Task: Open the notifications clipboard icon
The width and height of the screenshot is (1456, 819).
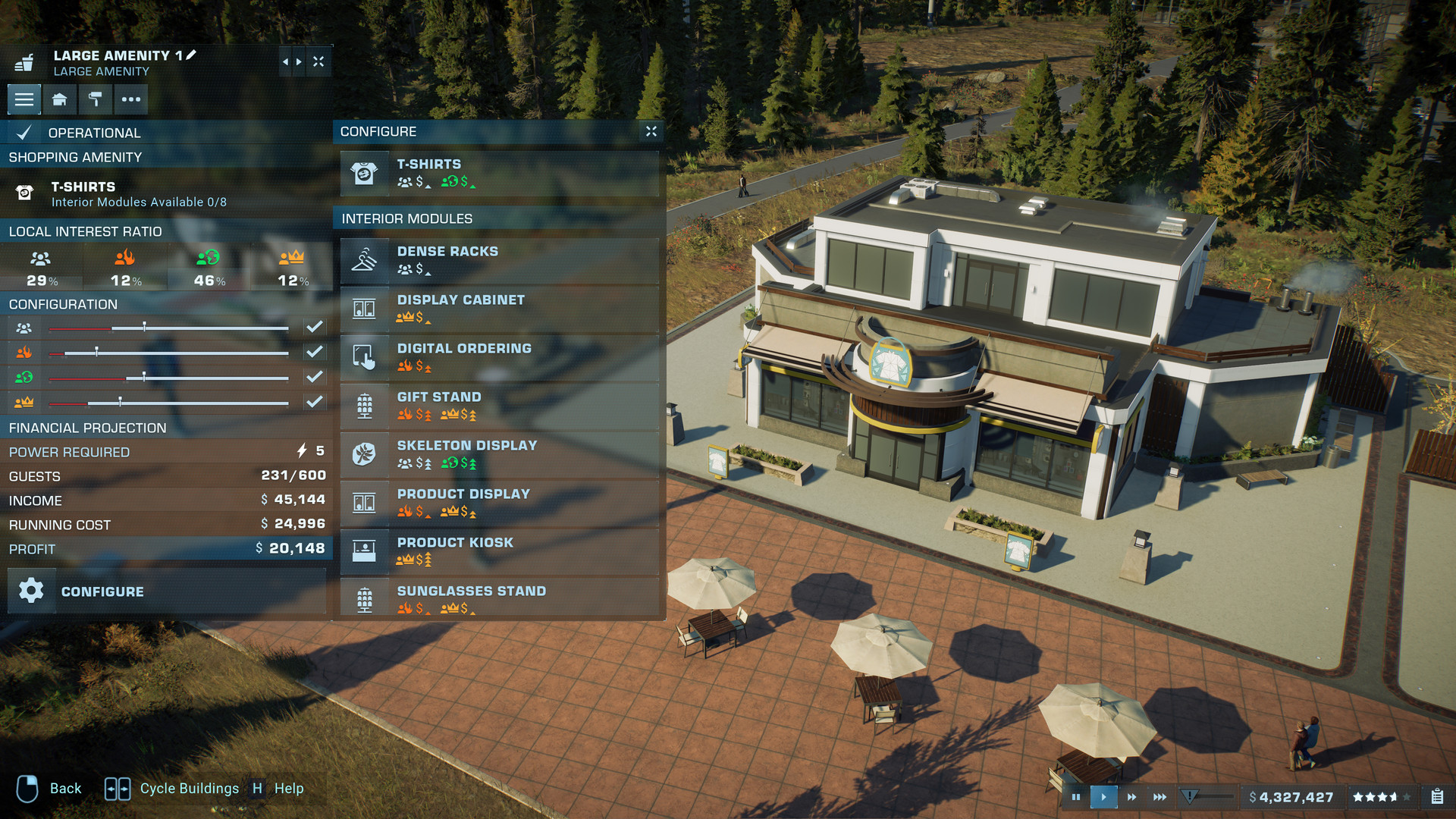Action: coord(1437,797)
